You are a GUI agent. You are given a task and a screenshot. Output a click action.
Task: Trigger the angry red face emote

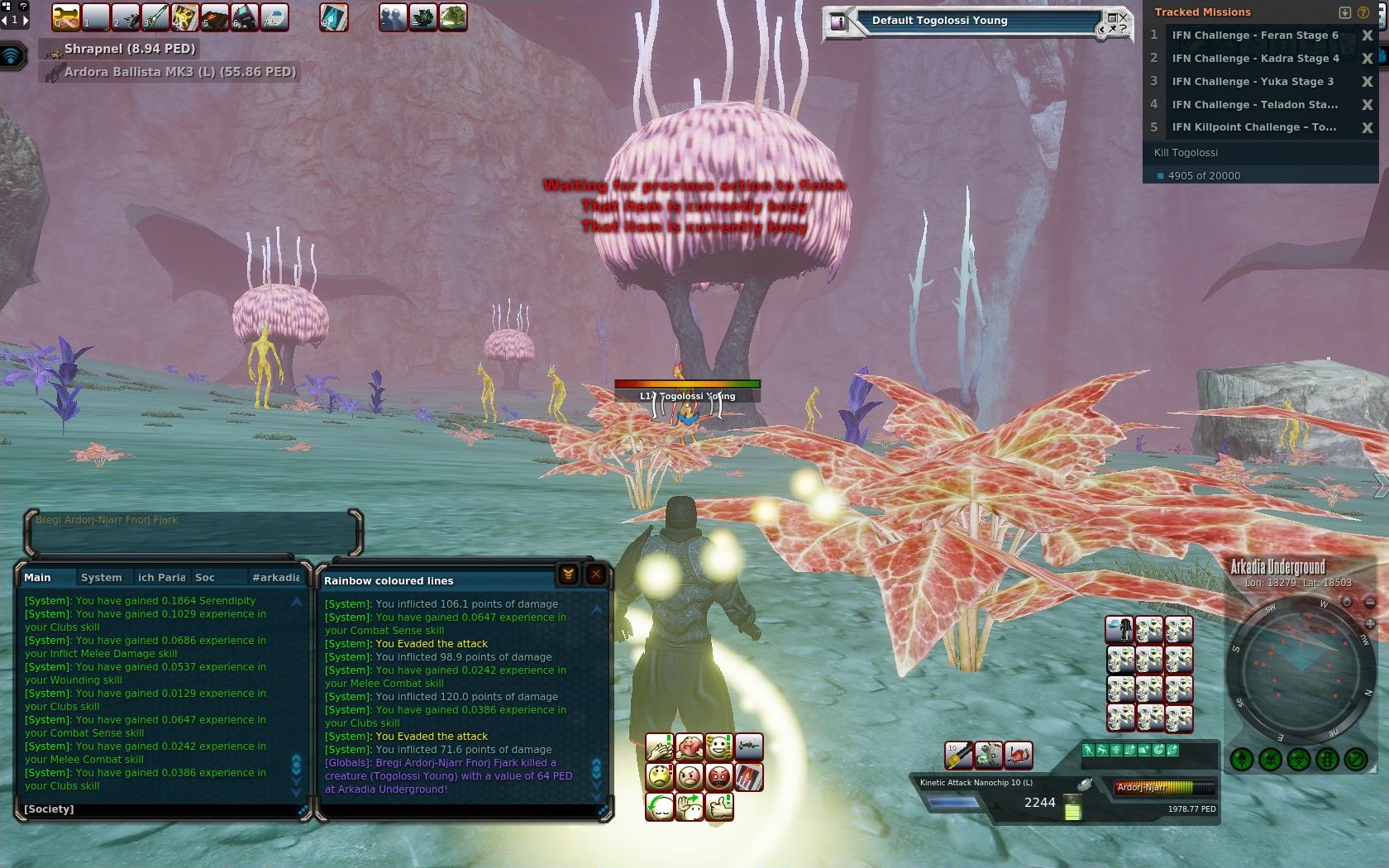pos(719,777)
